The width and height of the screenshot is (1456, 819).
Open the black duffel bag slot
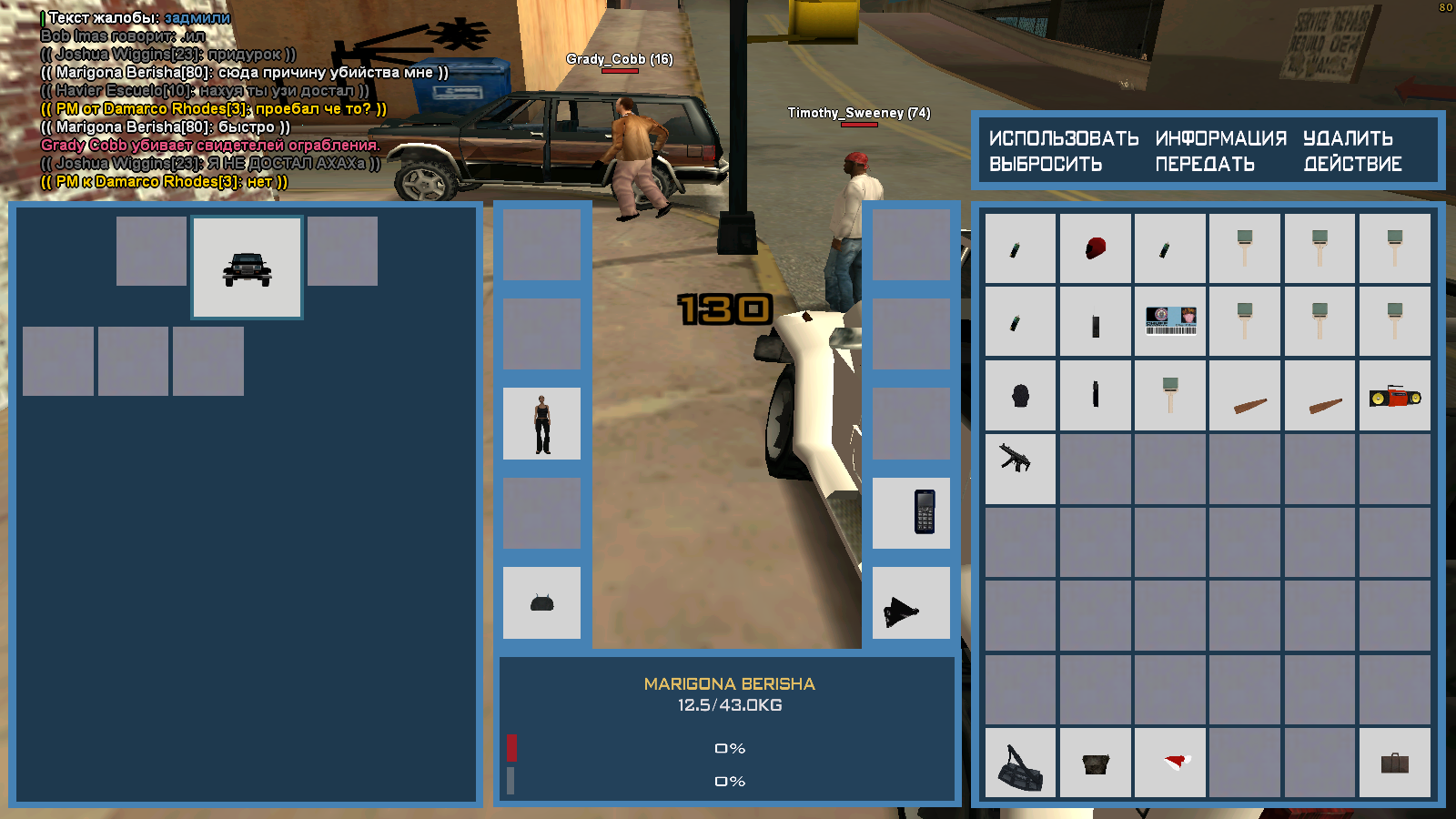(x=1021, y=763)
